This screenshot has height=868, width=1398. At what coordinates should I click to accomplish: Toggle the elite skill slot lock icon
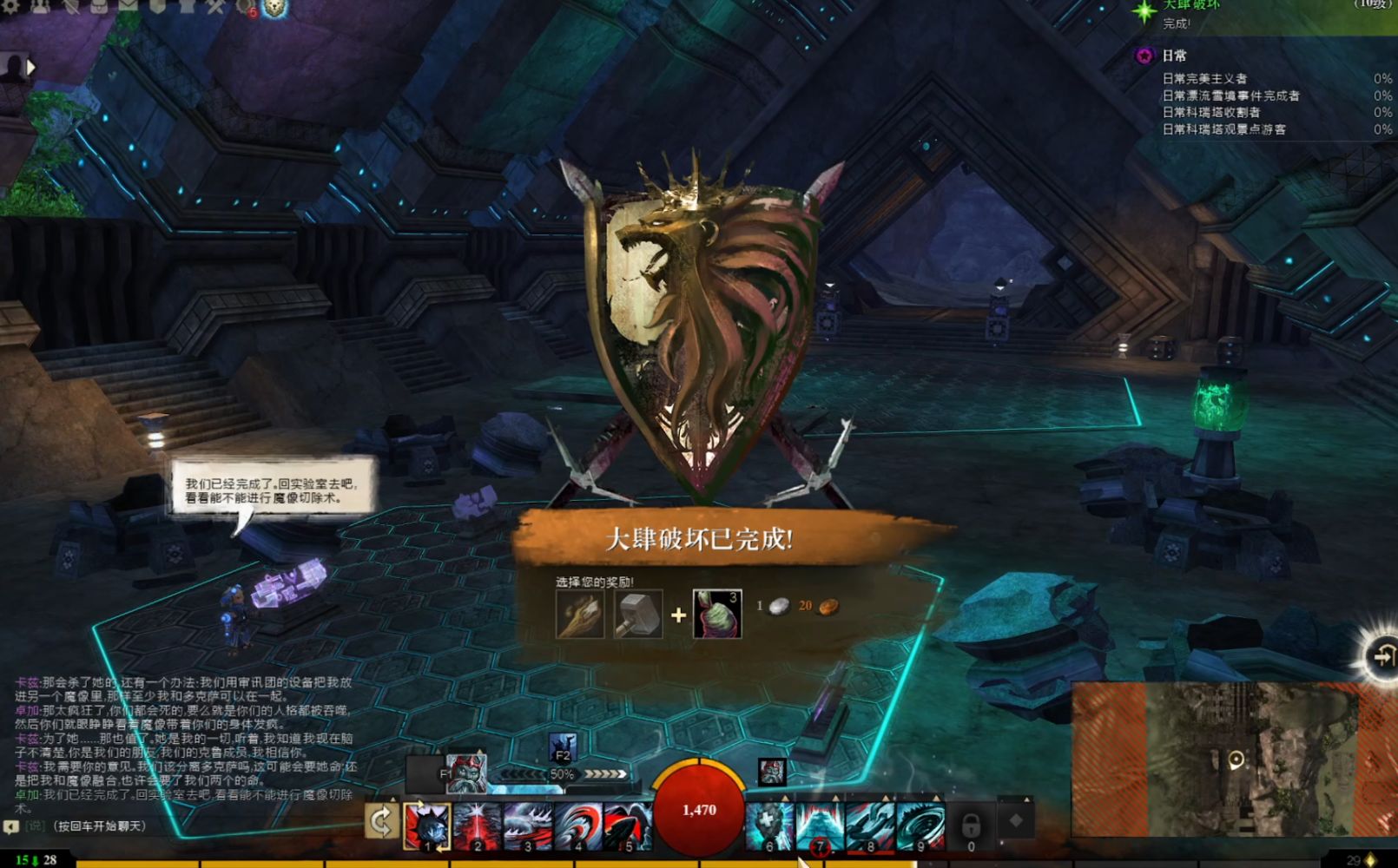point(973,825)
